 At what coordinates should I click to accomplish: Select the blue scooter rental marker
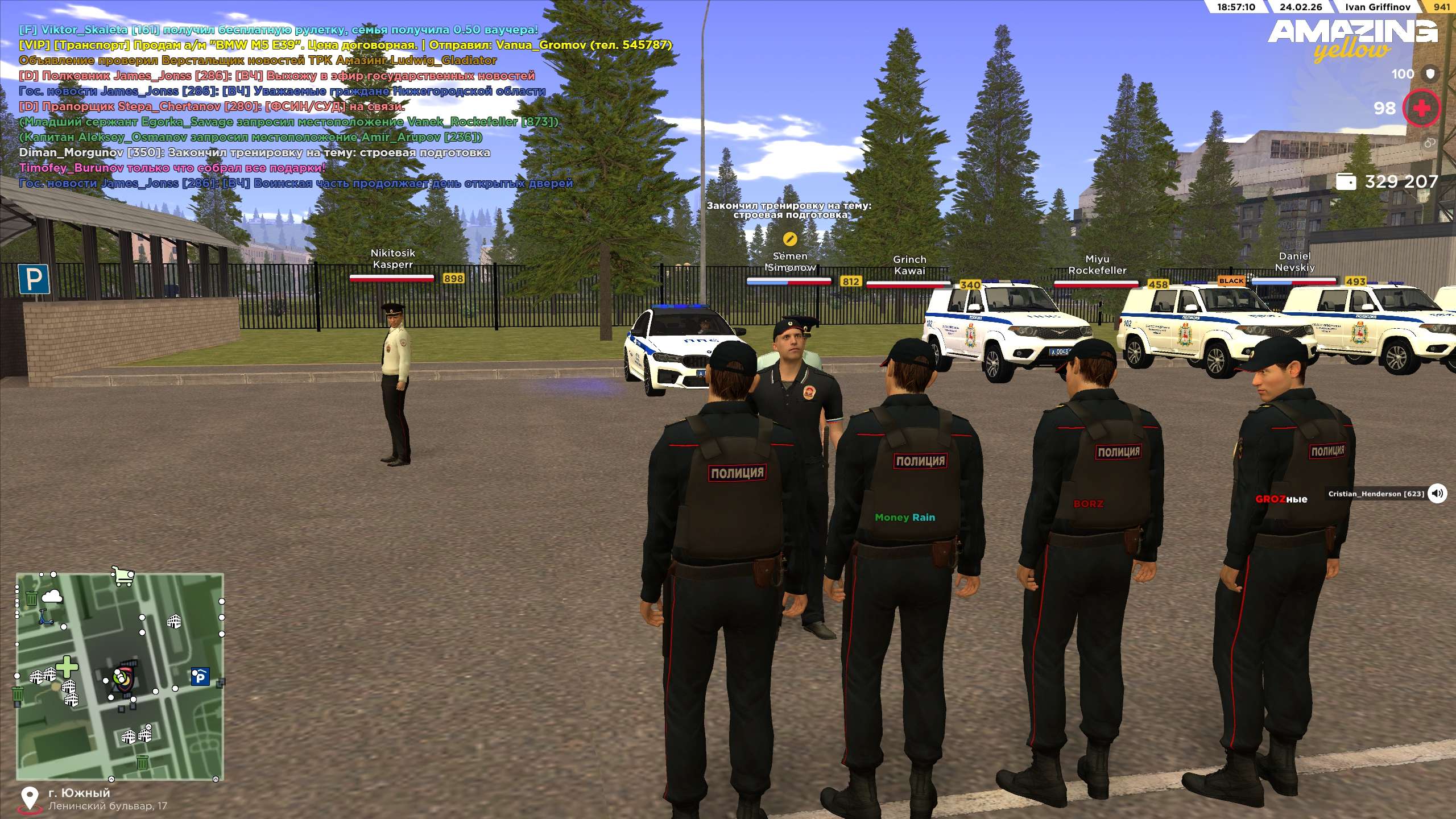point(45,617)
